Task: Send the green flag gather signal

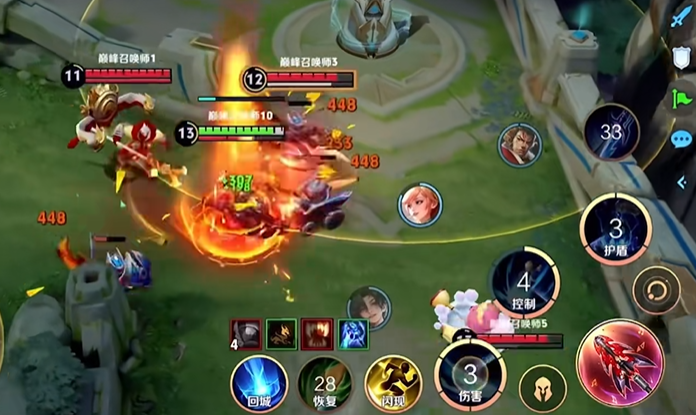Action: coord(682,98)
